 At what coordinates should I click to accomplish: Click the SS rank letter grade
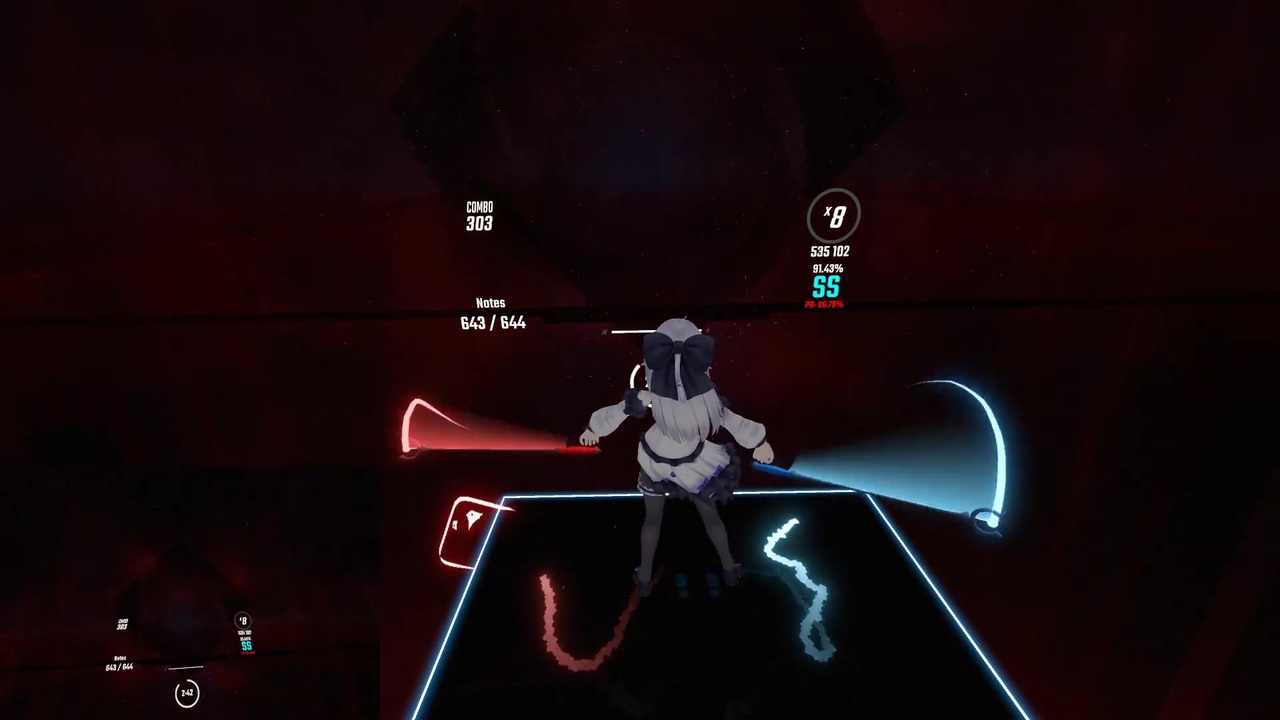coord(826,288)
